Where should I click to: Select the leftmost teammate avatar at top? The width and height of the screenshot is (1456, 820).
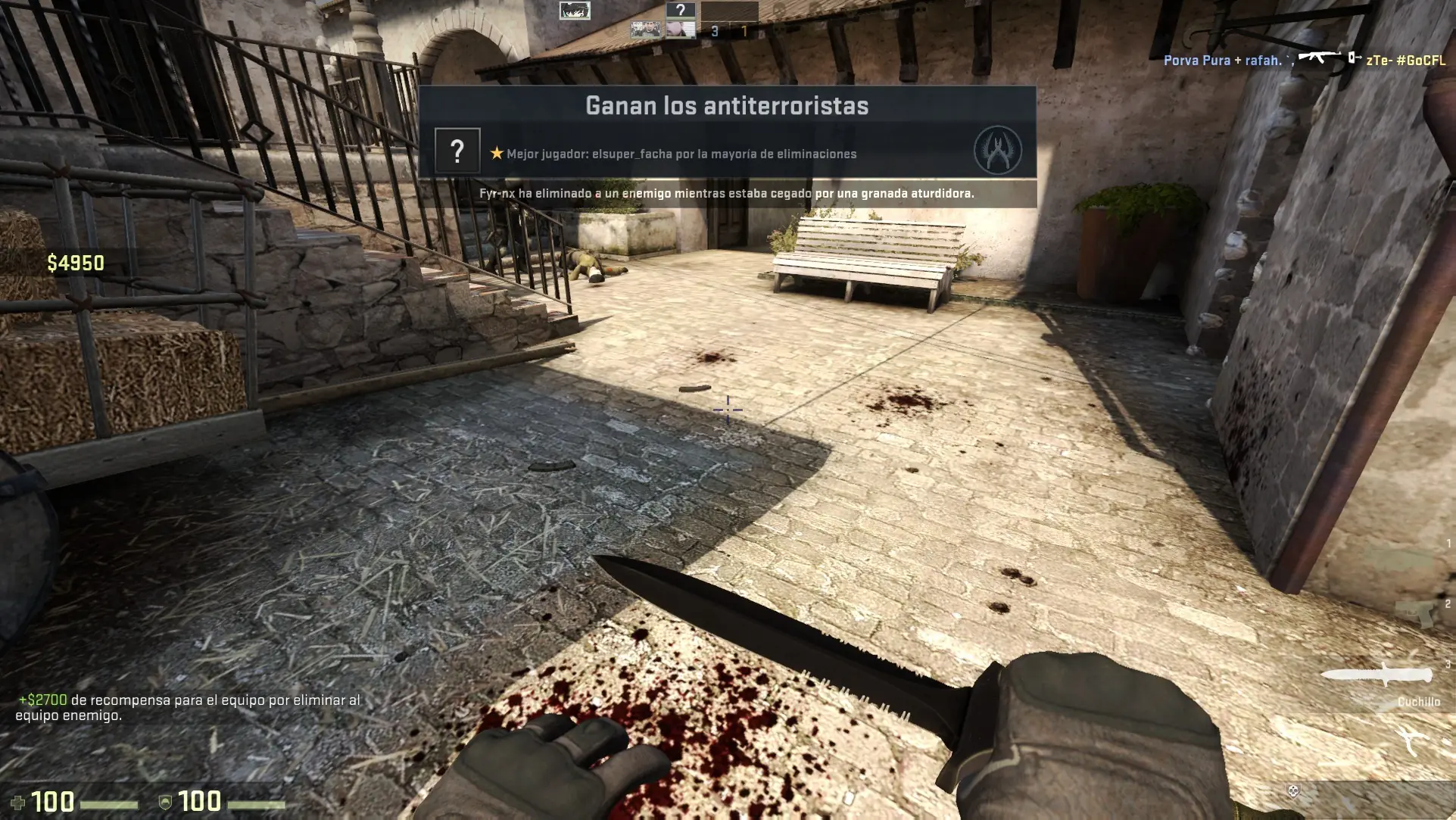pos(575,11)
